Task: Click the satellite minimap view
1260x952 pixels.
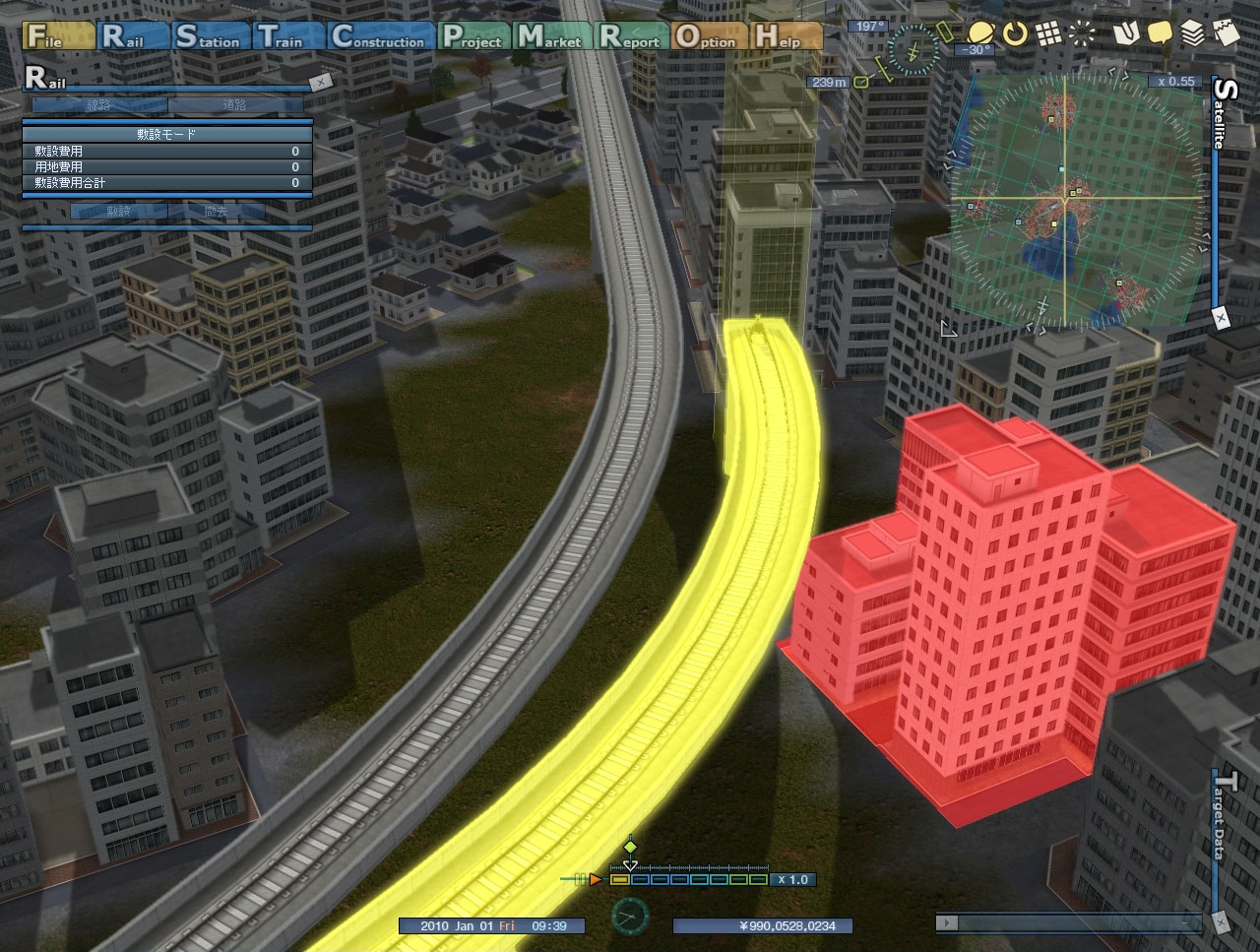Action: tap(1076, 200)
